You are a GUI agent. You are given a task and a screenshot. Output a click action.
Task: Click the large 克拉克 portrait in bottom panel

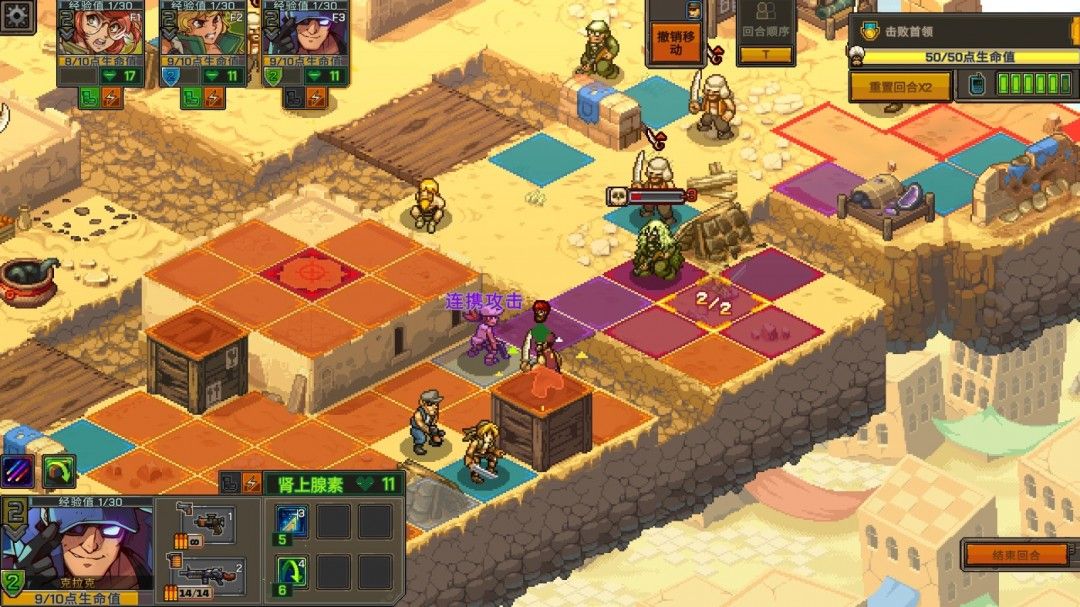(77, 546)
